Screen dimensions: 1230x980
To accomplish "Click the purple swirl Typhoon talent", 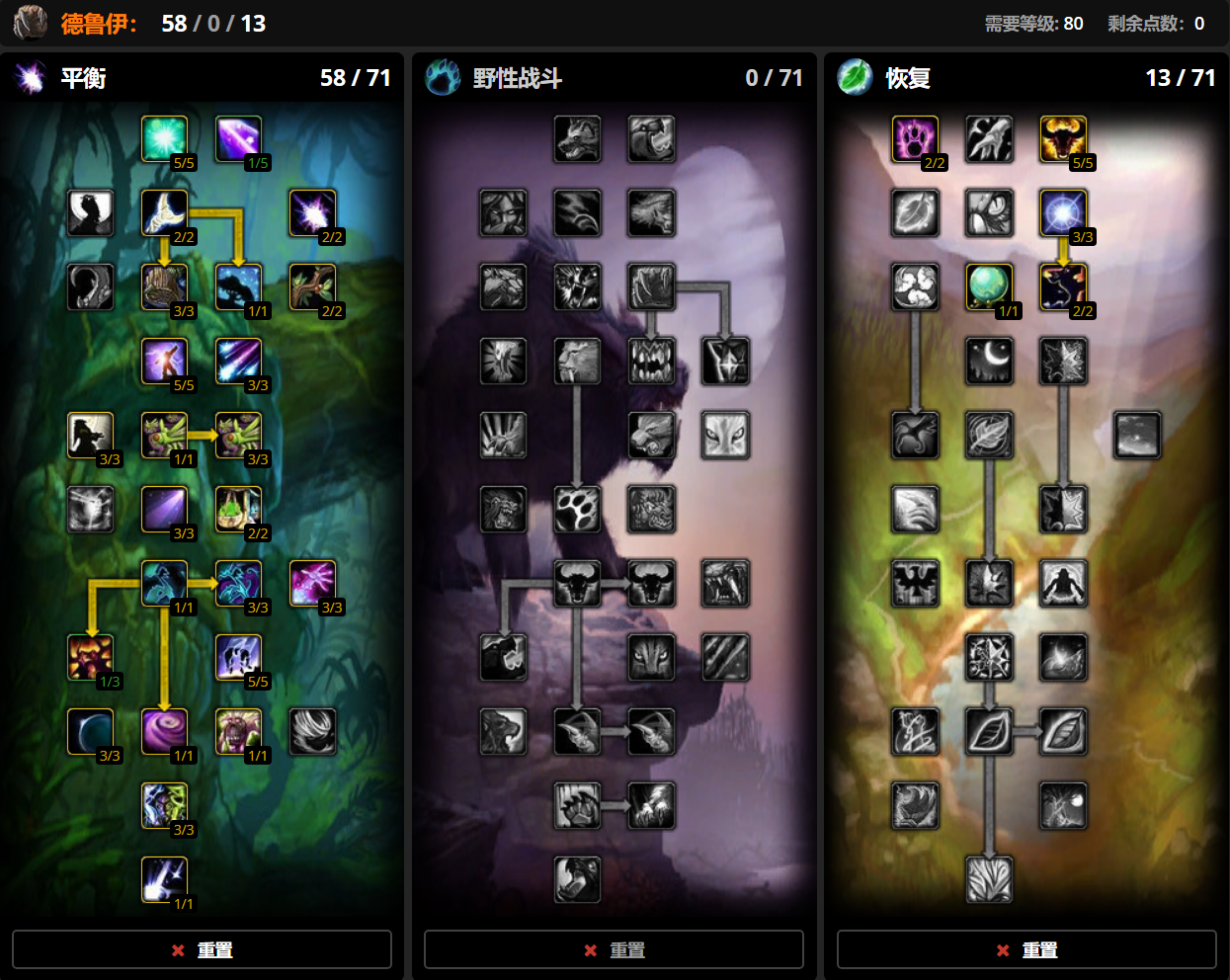I will [164, 732].
